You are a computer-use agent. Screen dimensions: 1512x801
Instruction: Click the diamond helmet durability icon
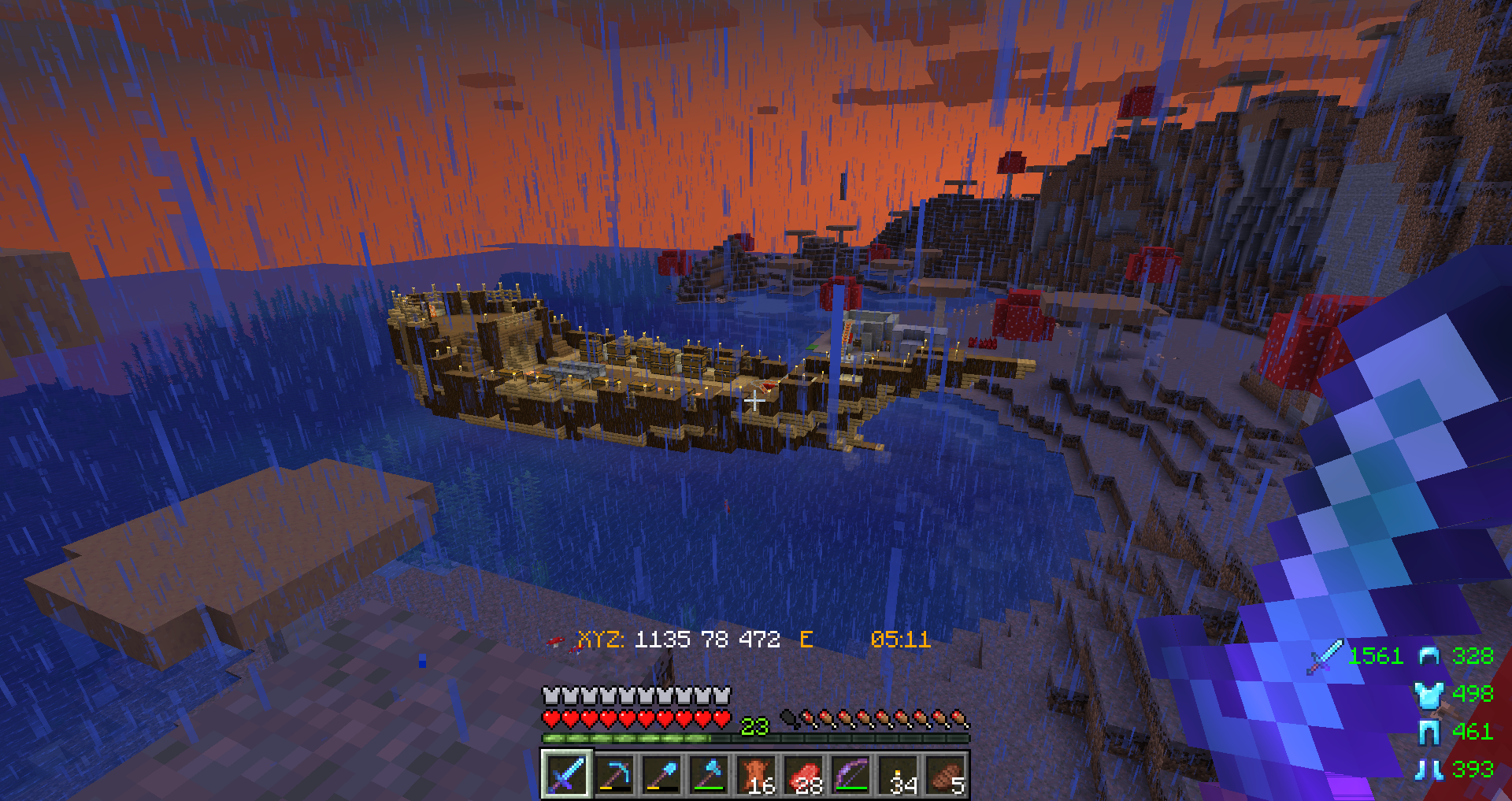point(1429,656)
